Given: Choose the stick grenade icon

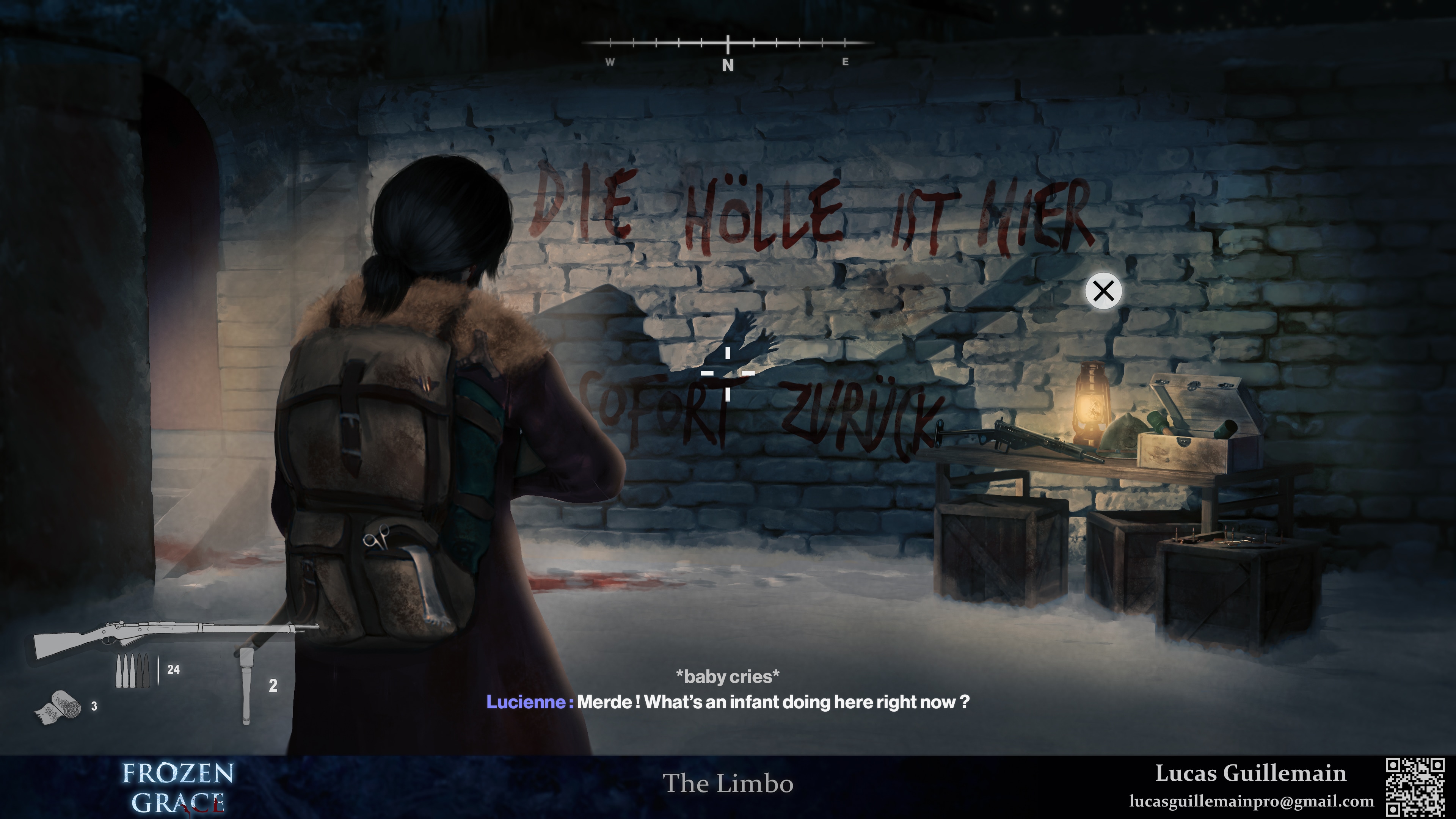Looking at the screenshot, I should (x=246, y=685).
